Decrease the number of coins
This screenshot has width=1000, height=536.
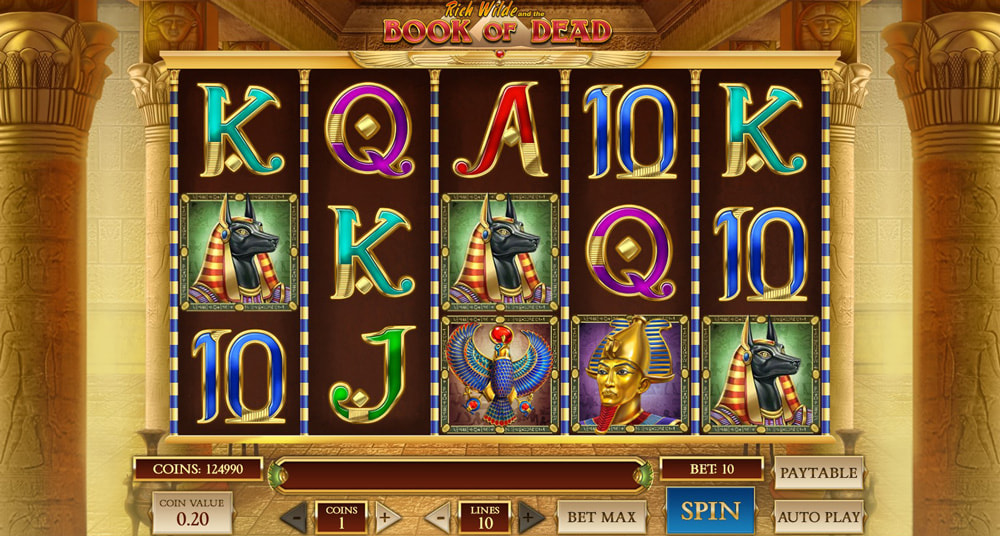(294, 517)
